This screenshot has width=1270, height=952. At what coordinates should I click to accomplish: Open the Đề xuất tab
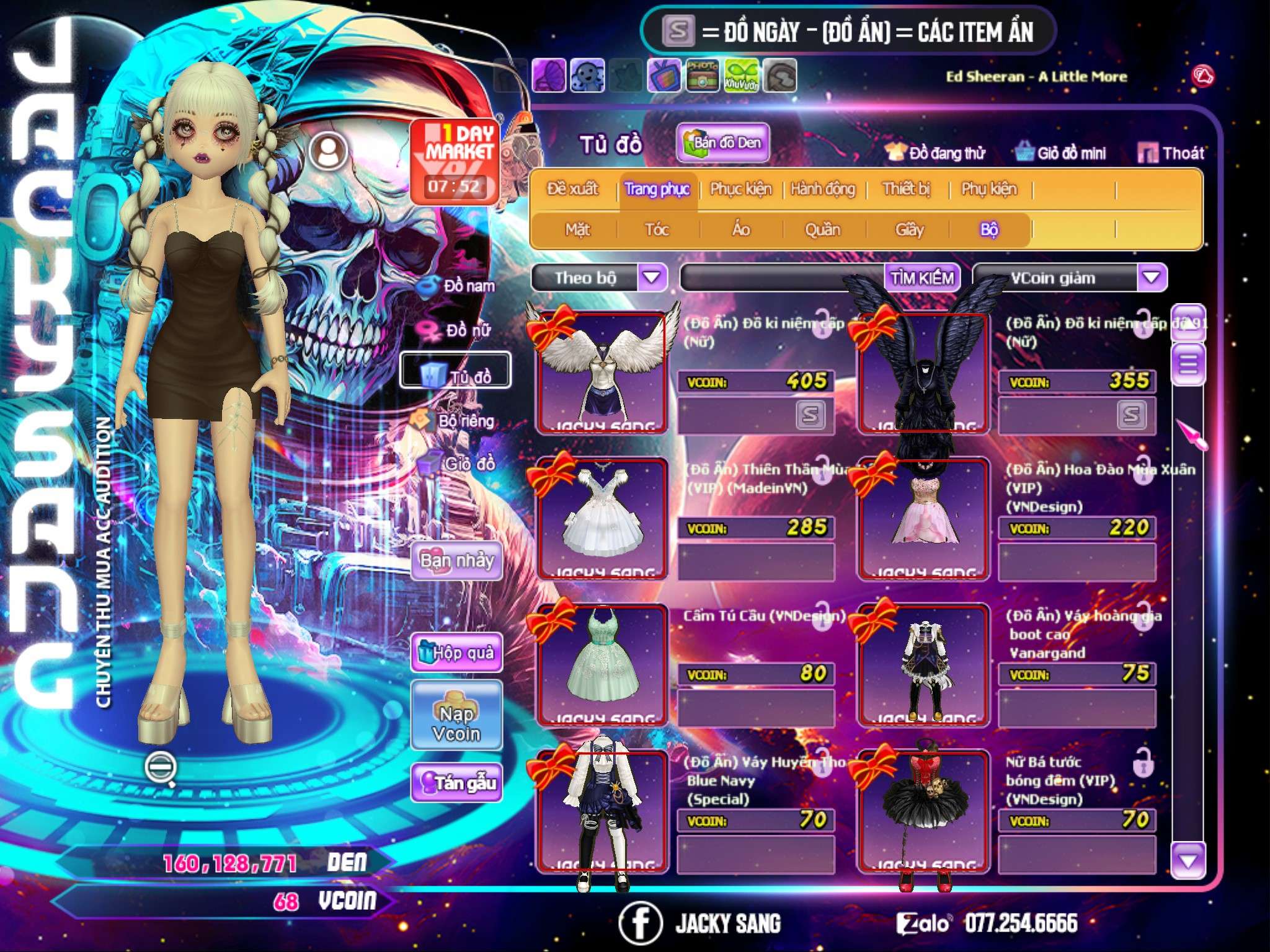[x=573, y=189]
